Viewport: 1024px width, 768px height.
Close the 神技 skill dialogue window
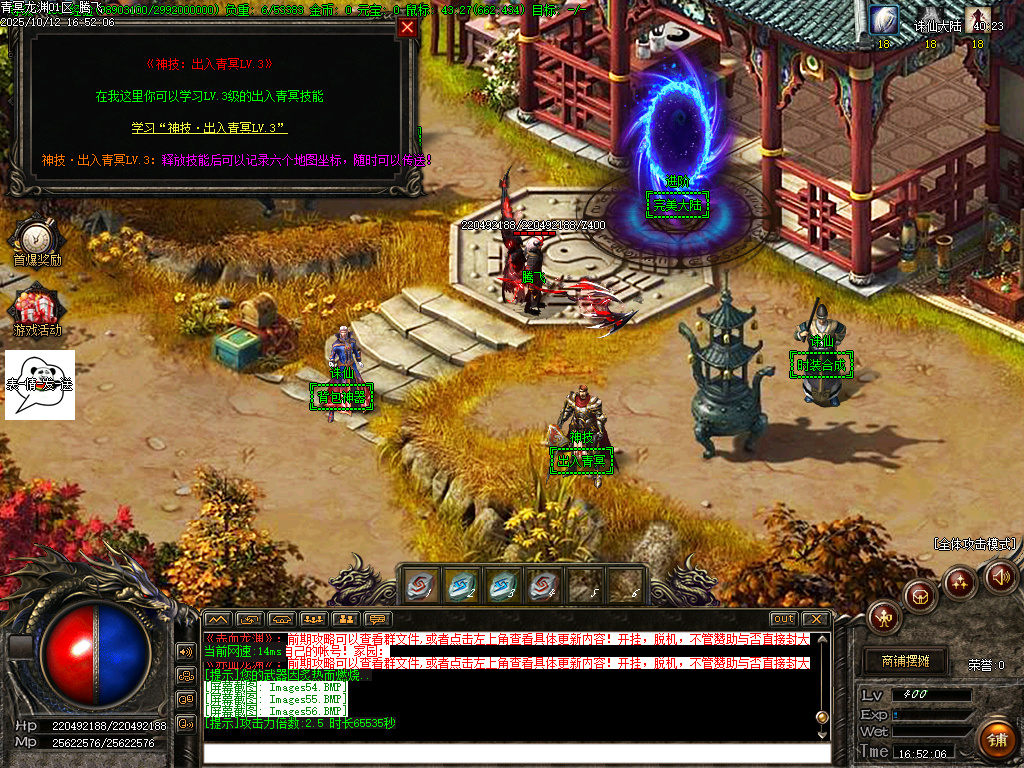[x=407, y=28]
